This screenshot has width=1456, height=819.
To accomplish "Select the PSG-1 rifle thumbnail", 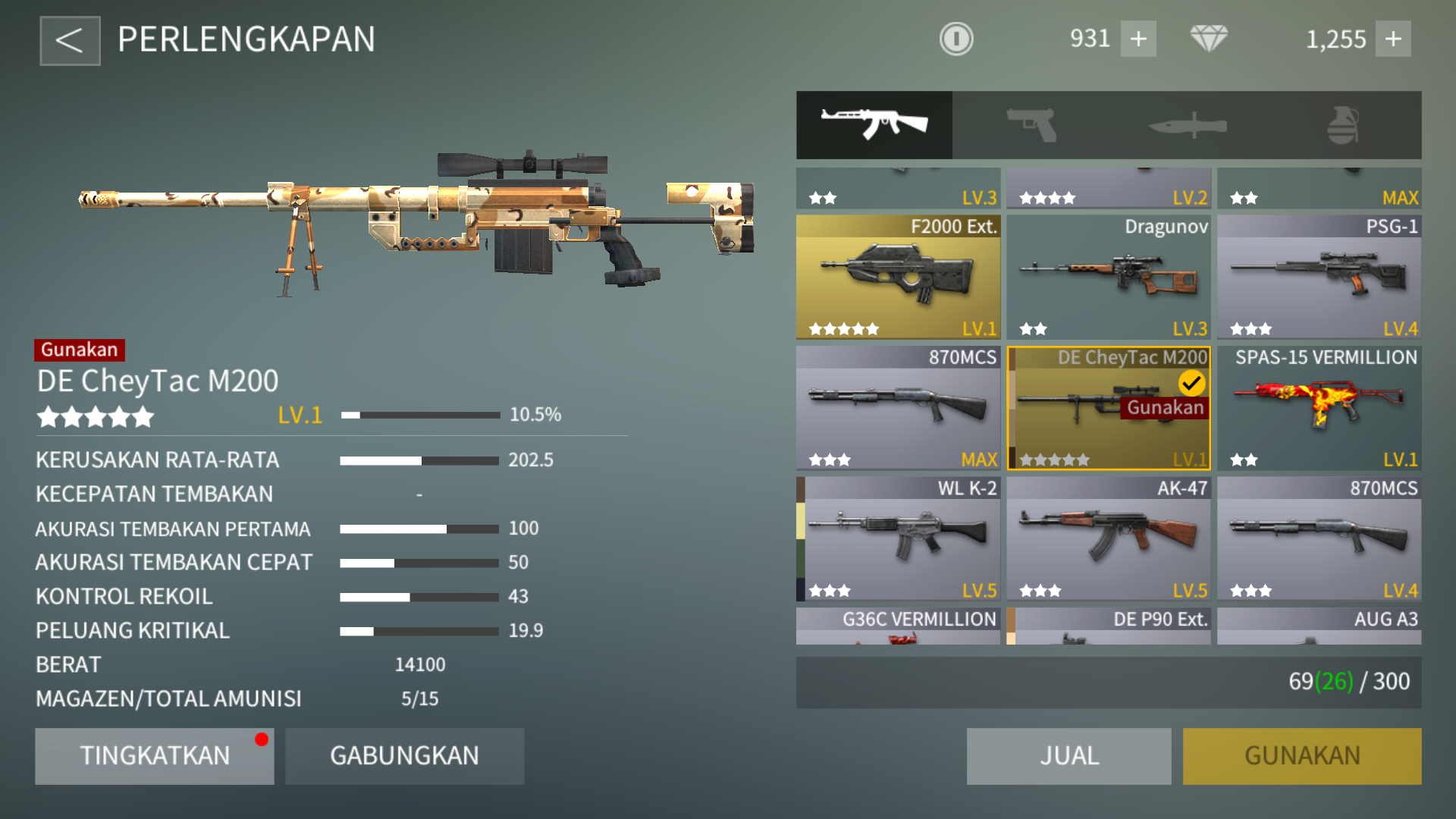I will pyautogui.click(x=1318, y=277).
